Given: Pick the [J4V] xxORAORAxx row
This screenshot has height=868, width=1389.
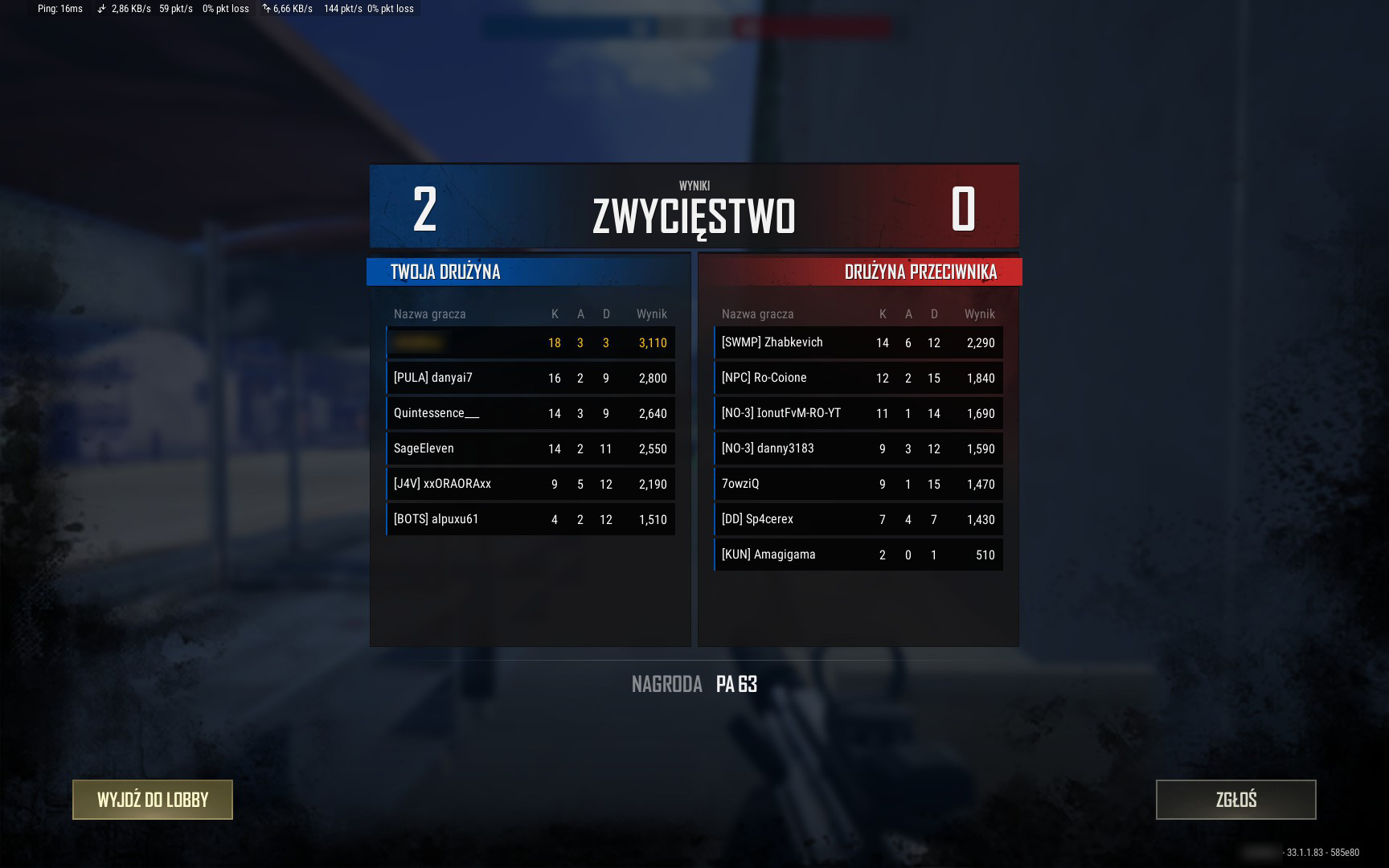Looking at the screenshot, I should 531,484.
